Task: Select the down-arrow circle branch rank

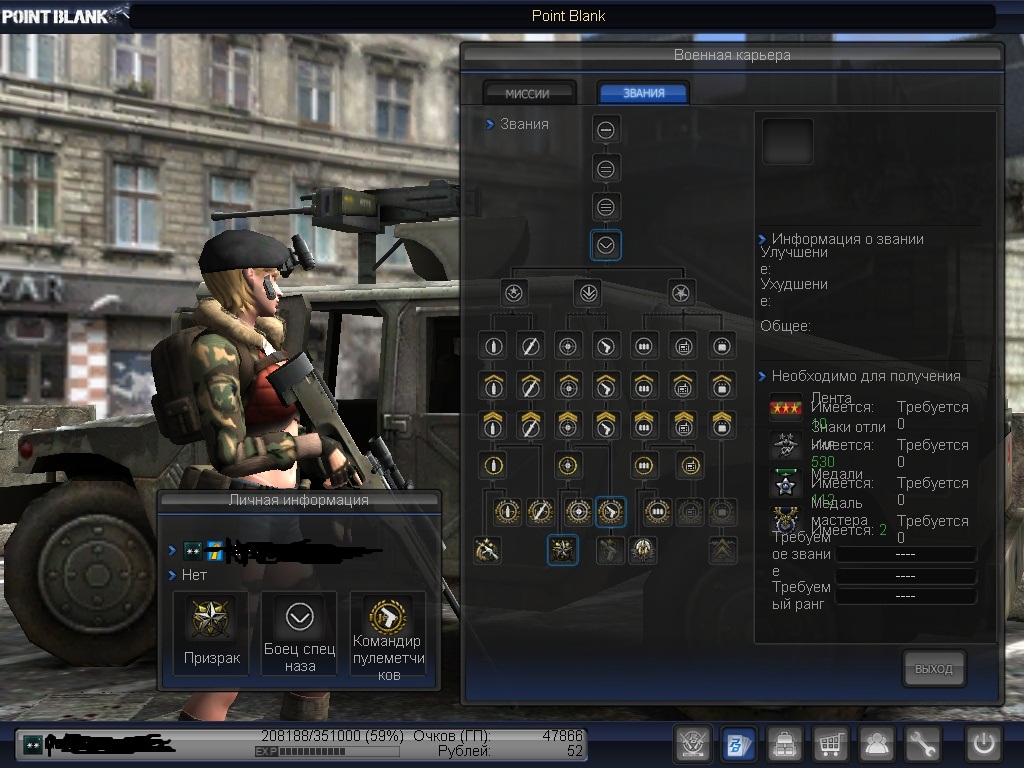Action: 588,293
